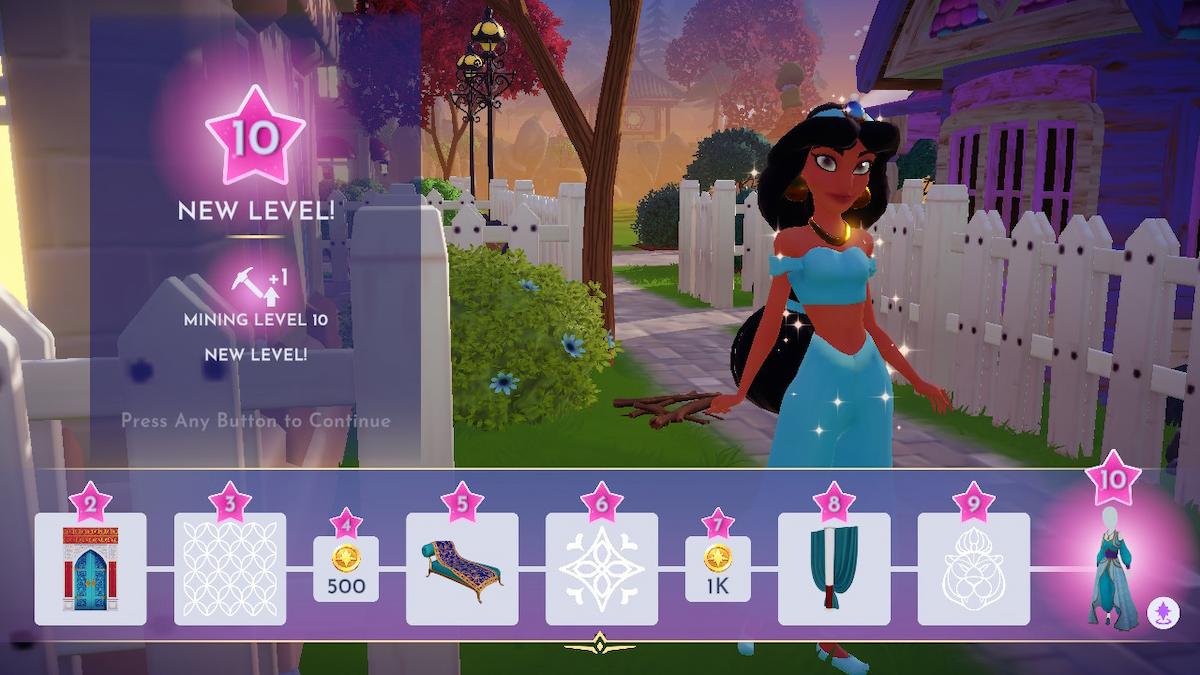Select the level 6 ornate motif reward

[x=601, y=569]
